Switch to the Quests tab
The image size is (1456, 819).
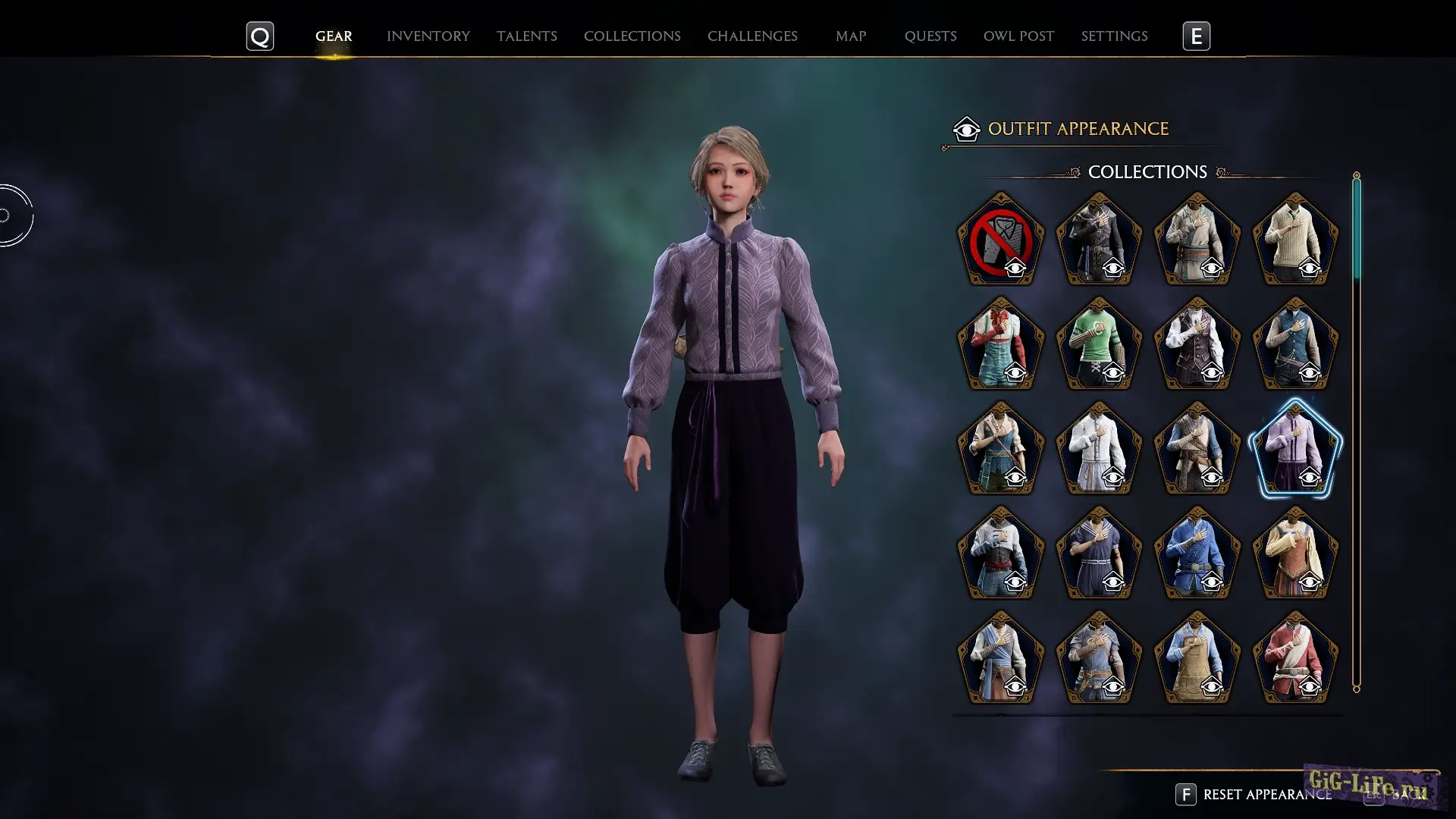[930, 36]
